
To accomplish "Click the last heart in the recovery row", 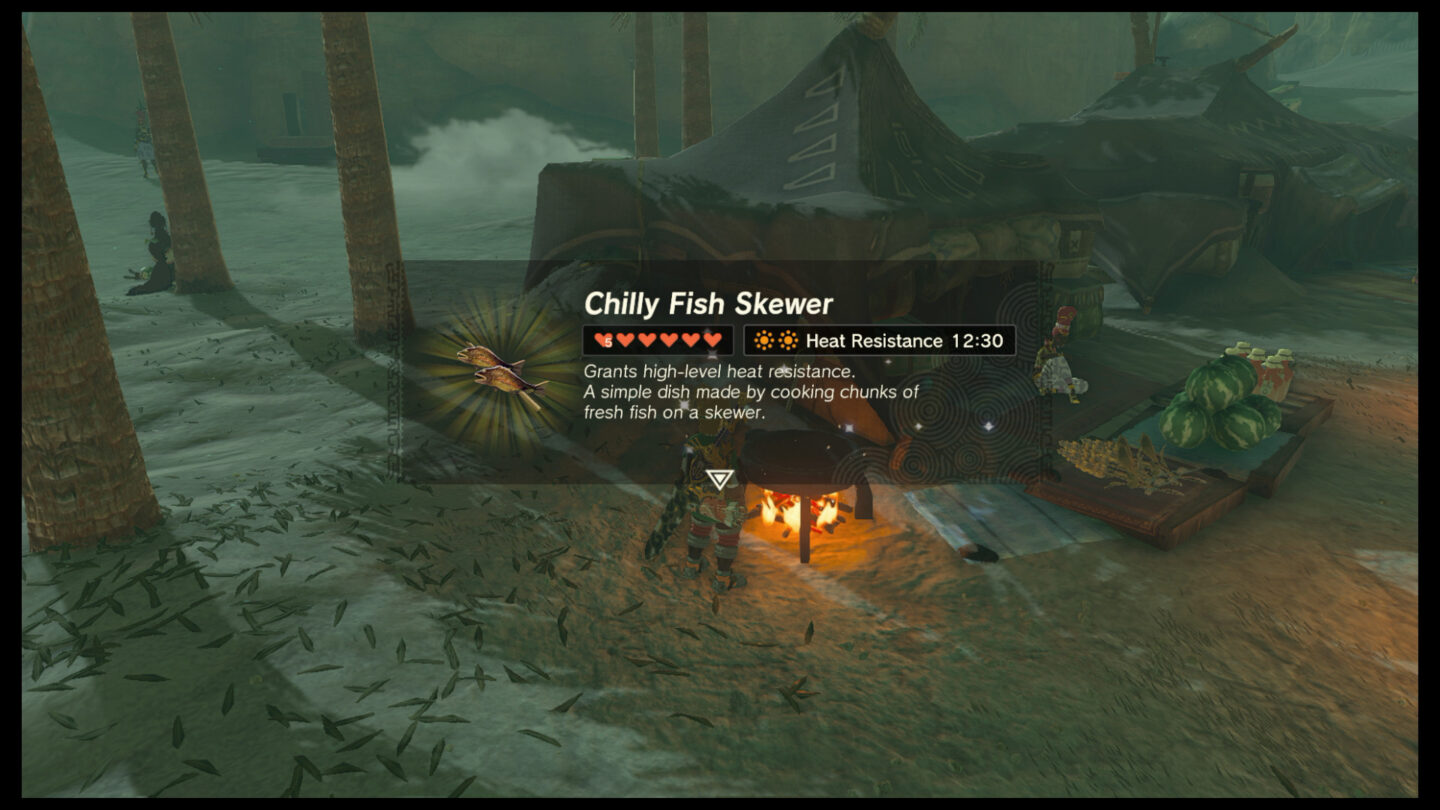I will 712,340.
